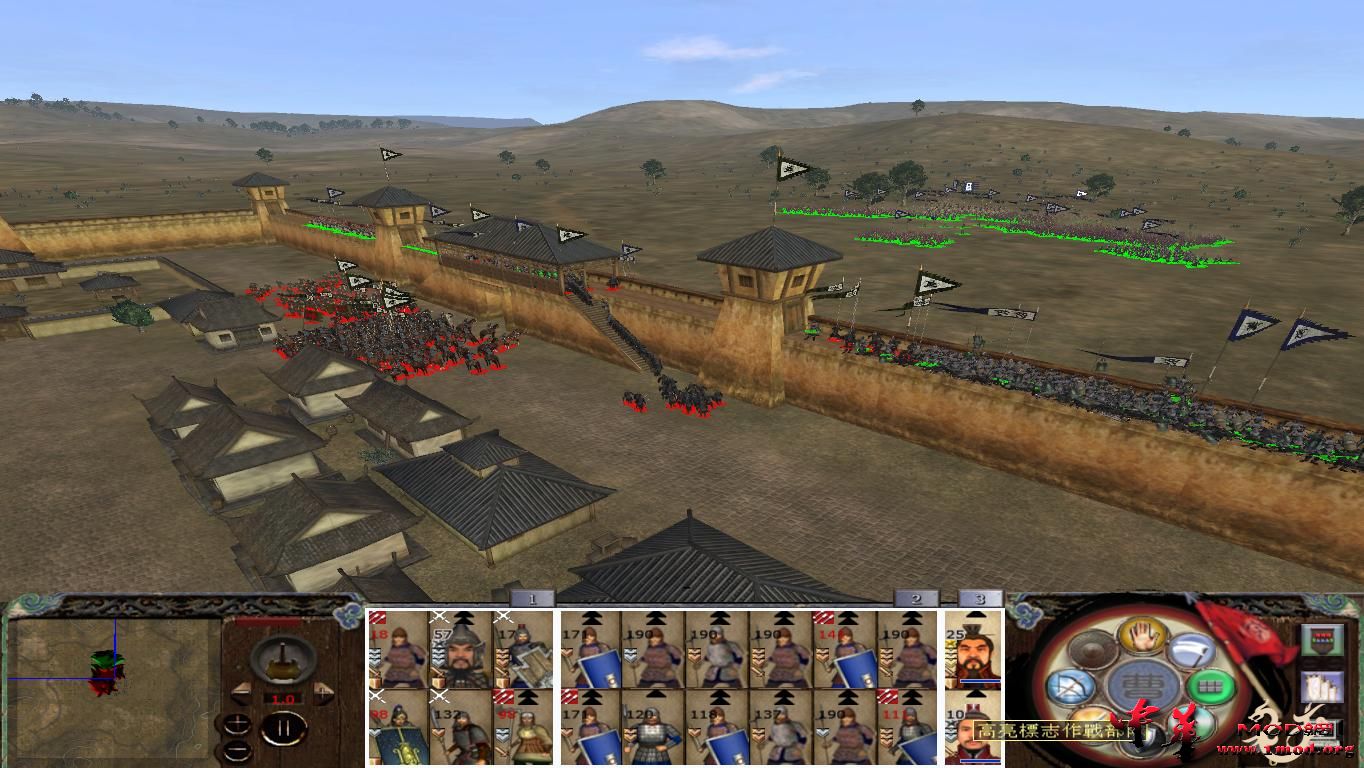This screenshot has width=1364, height=768.
Task: Zoom out the minimap with the minus button
Action: (x=238, y=750)
